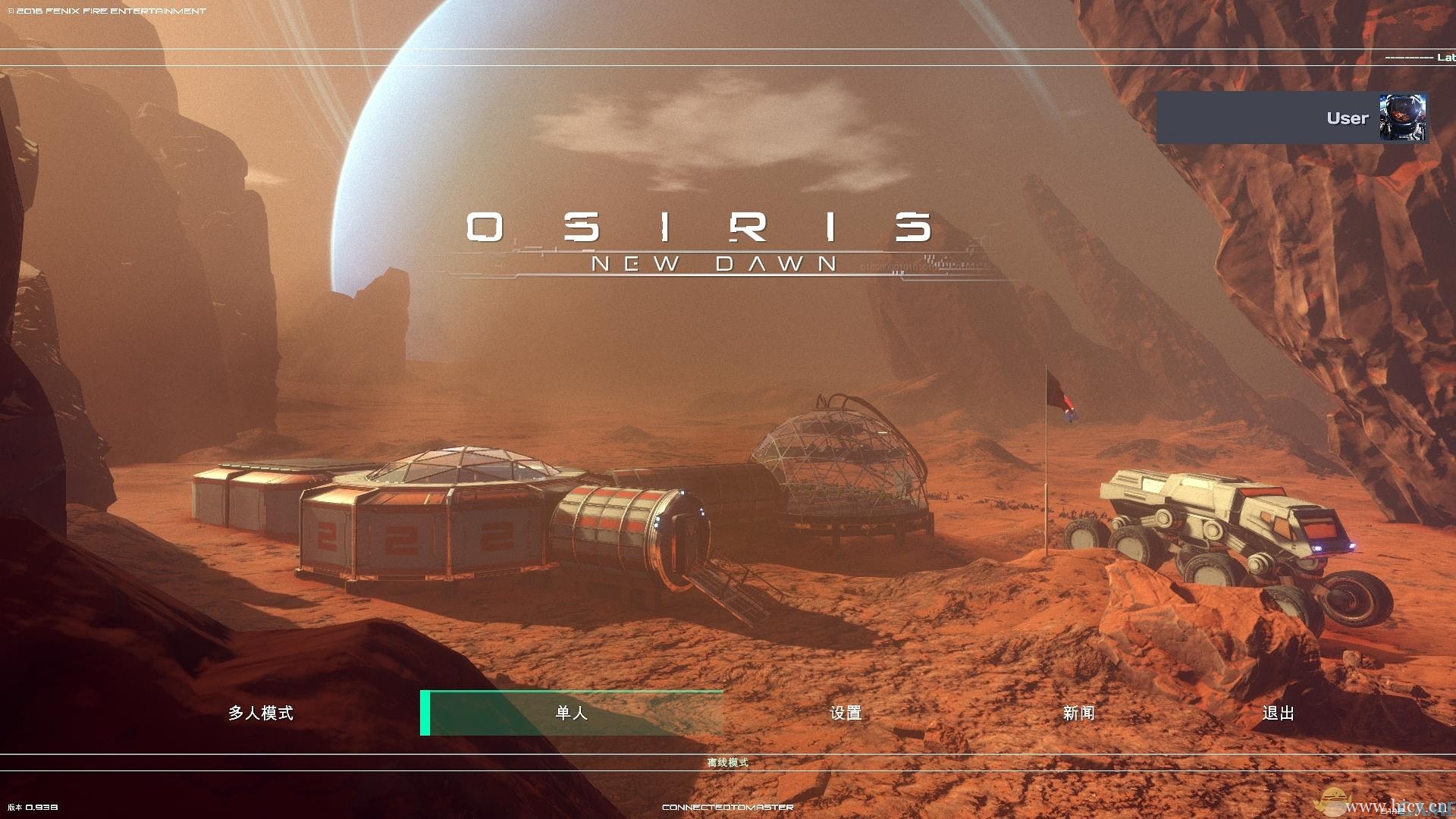
Task: Open the 设置 settings menu
Action: [x=846, y=713]
